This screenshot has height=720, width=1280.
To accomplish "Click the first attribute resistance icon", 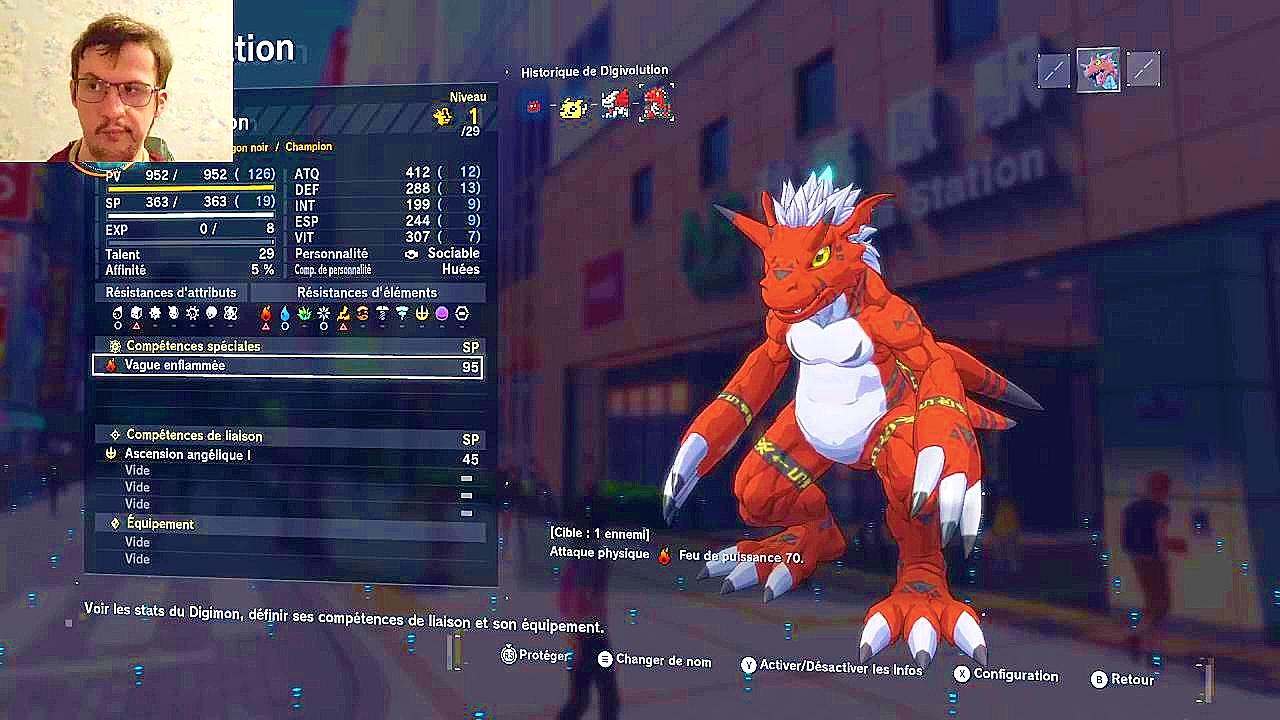I will (117, 312).
